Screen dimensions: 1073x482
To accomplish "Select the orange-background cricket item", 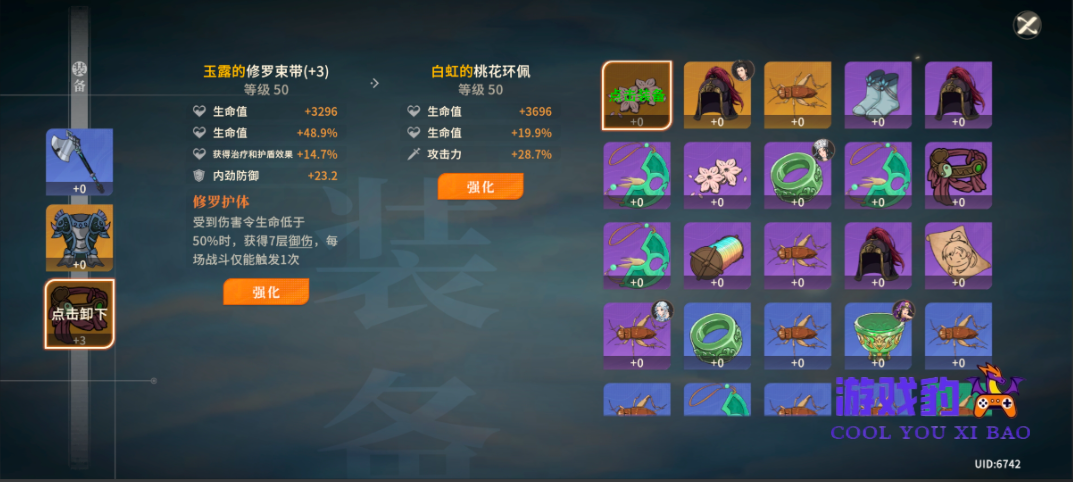I will click(x=797, y=96).
